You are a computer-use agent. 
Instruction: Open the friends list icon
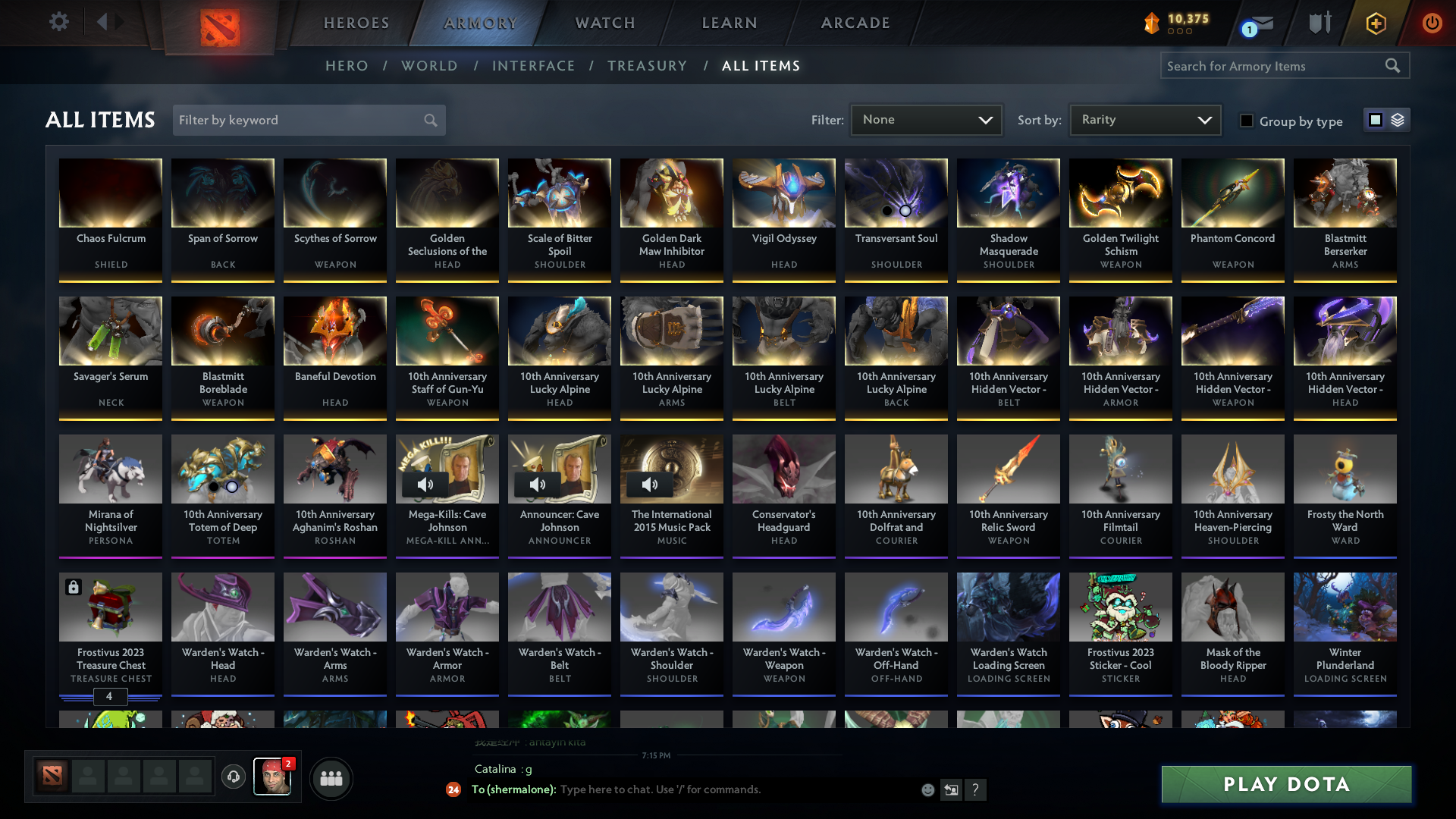(x=331, y=777)
